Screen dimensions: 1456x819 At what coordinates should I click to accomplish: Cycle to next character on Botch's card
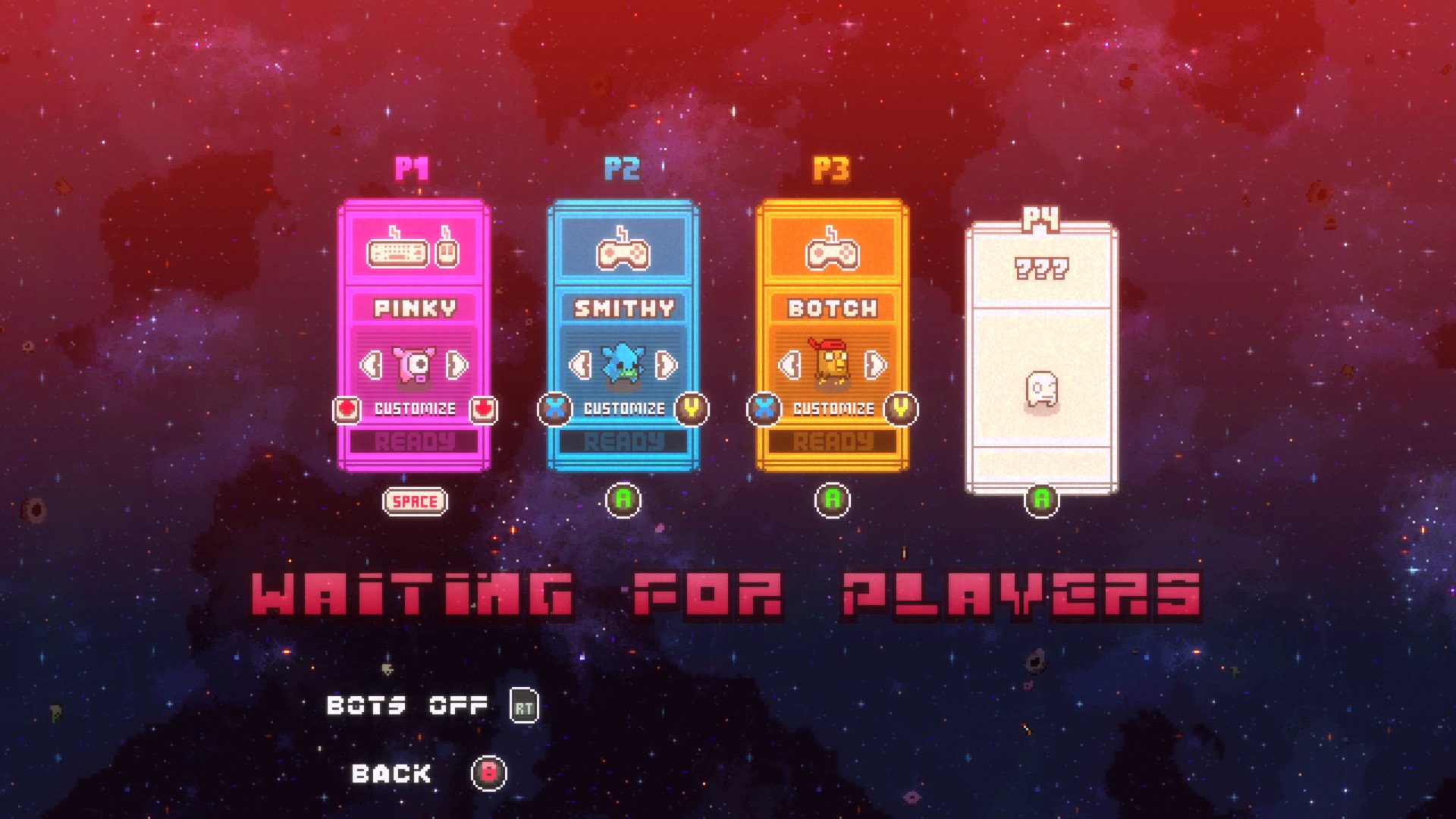(x=876, y=366)
